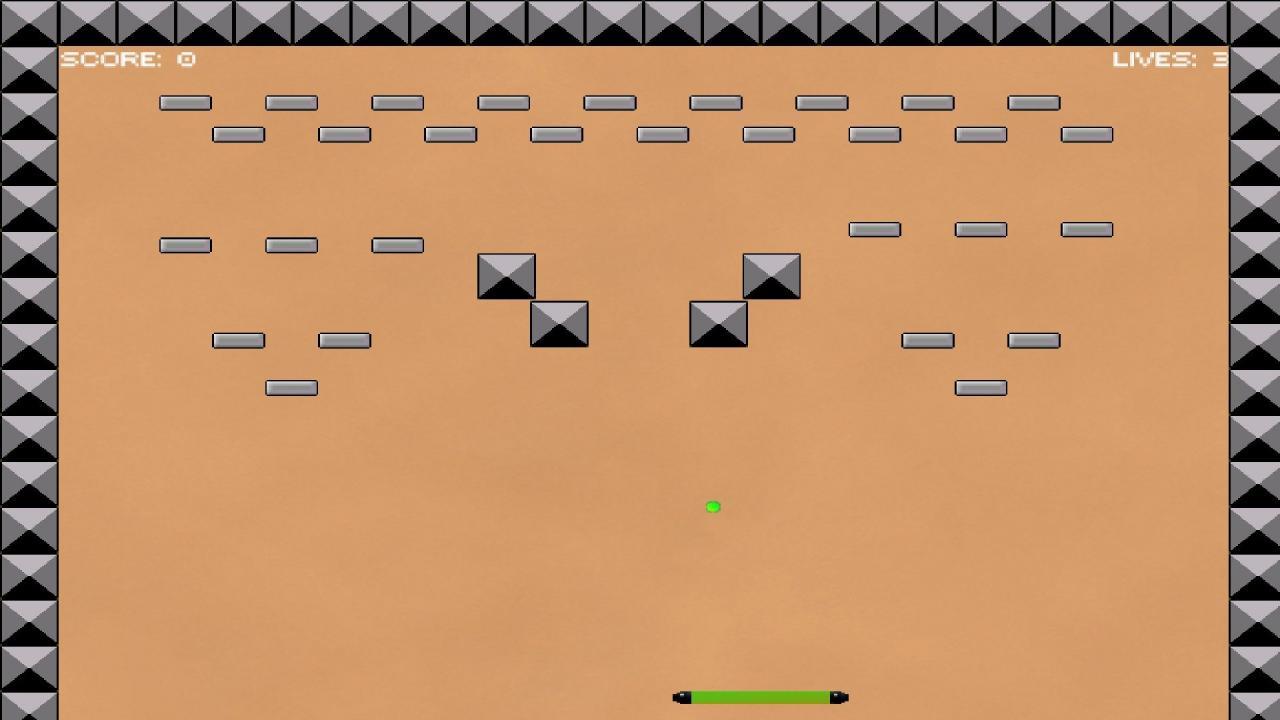The image size is (1280, 720).
Task: Click the green ball
Action: [x=712, y=507]
